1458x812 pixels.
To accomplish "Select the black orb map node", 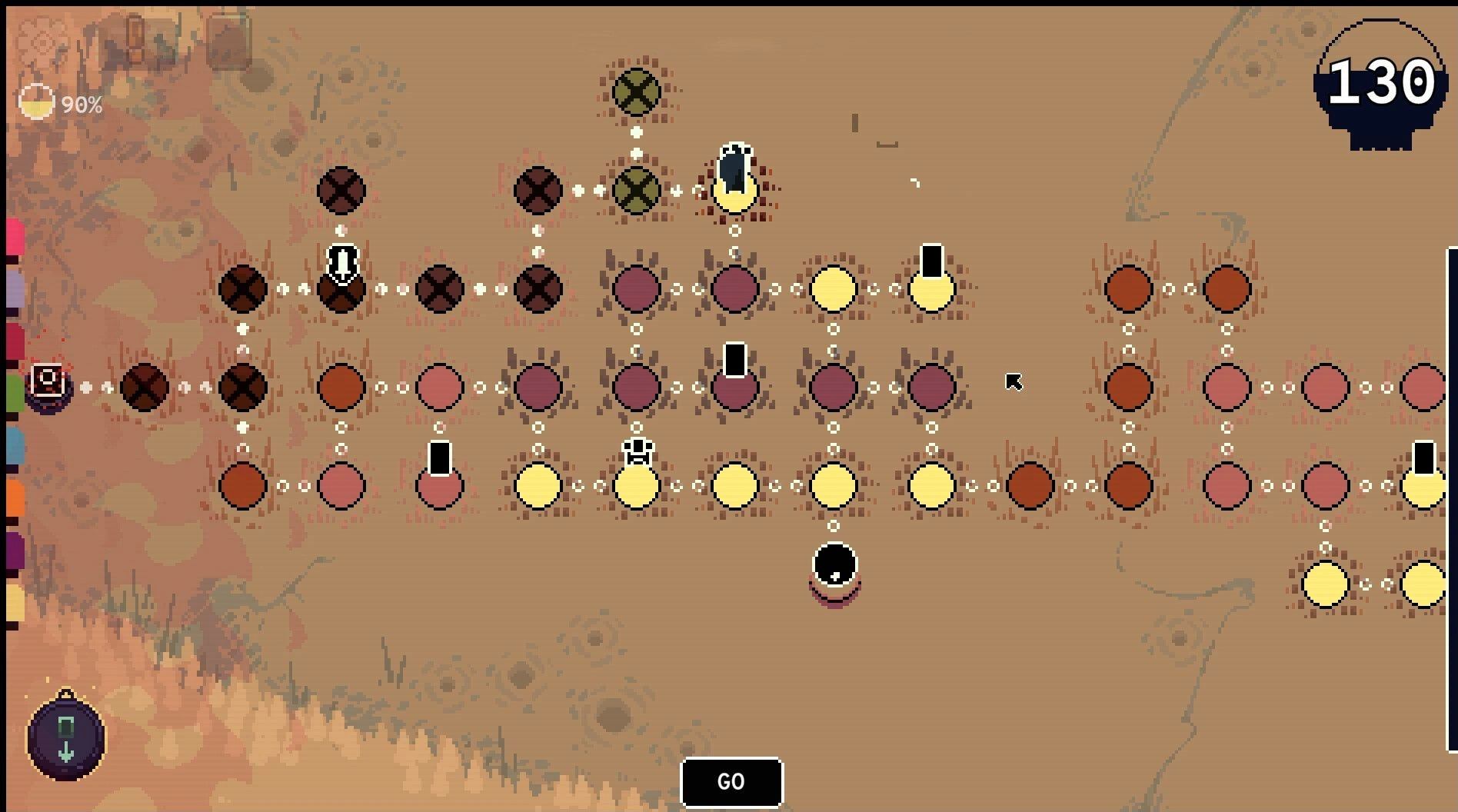I will 834,565.
